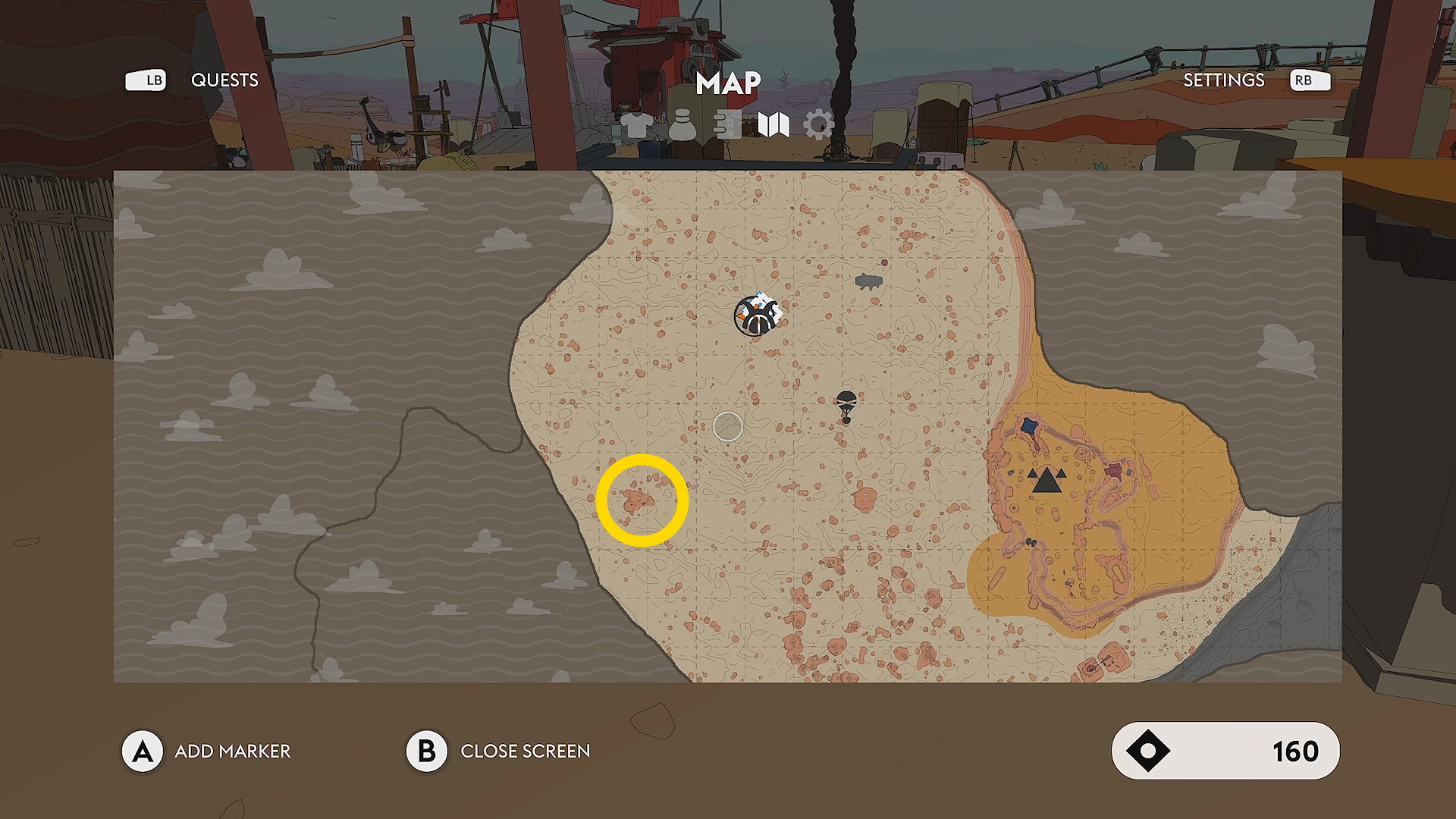Switch to the Quests screen
The height and width of the screenshot is (819, 1456).
coord(224,80)
